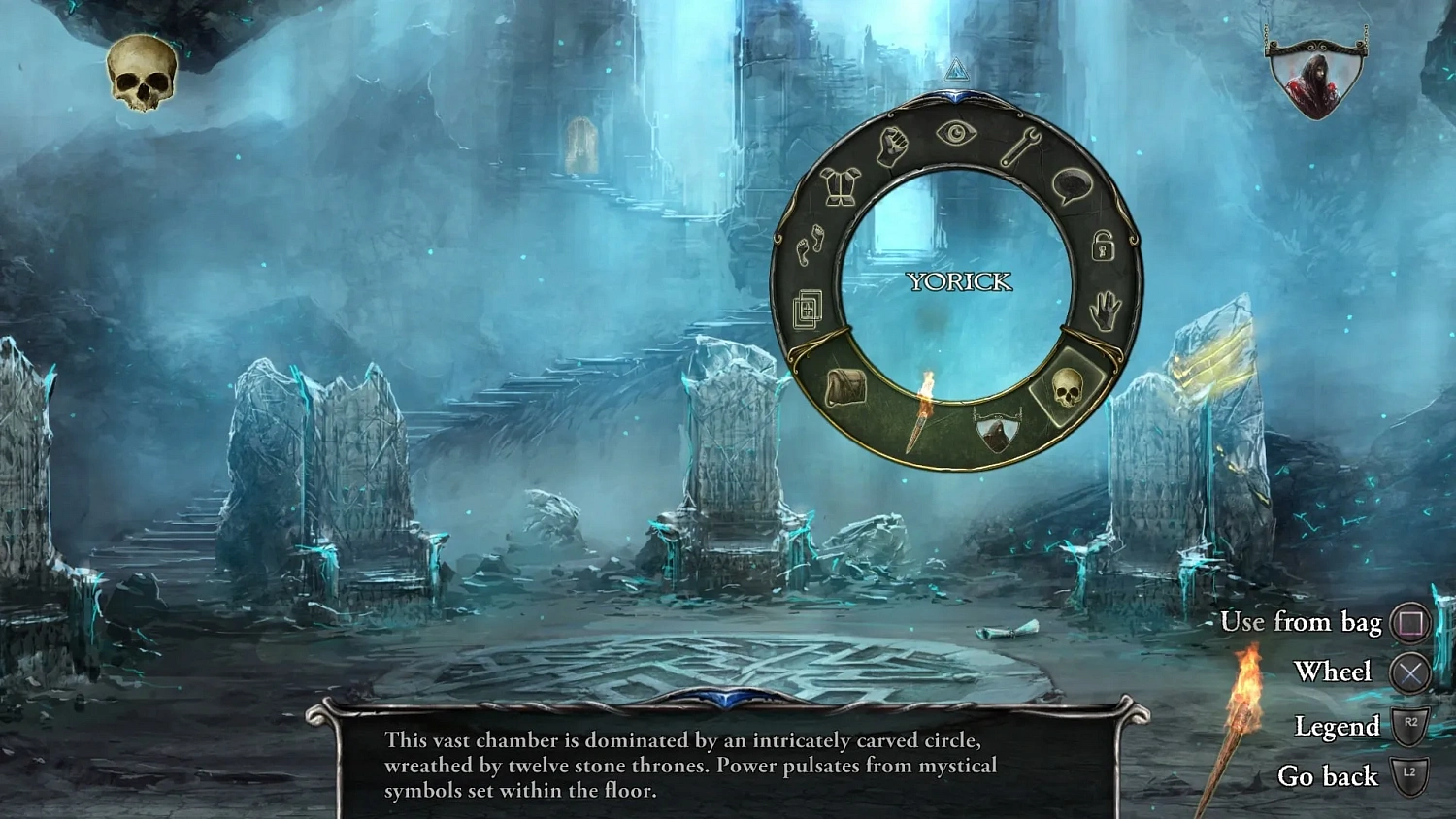This screenshot has height=819, width=1456.
Task: Choose Go back to close the wheel
Action: pos(1329,776)
